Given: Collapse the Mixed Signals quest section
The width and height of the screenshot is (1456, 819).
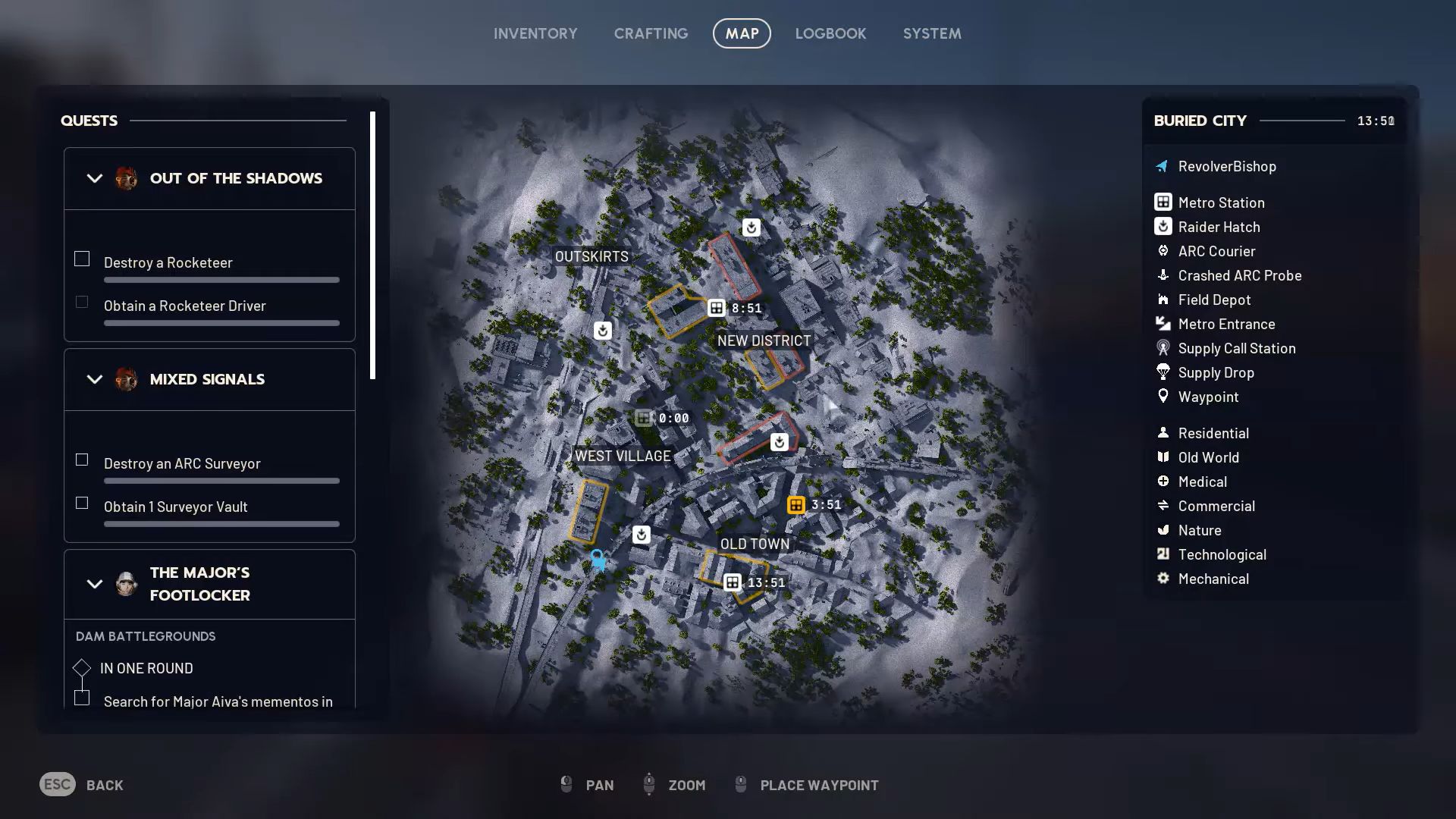Looking at the screenshot, I should click(x=94, y=379).
